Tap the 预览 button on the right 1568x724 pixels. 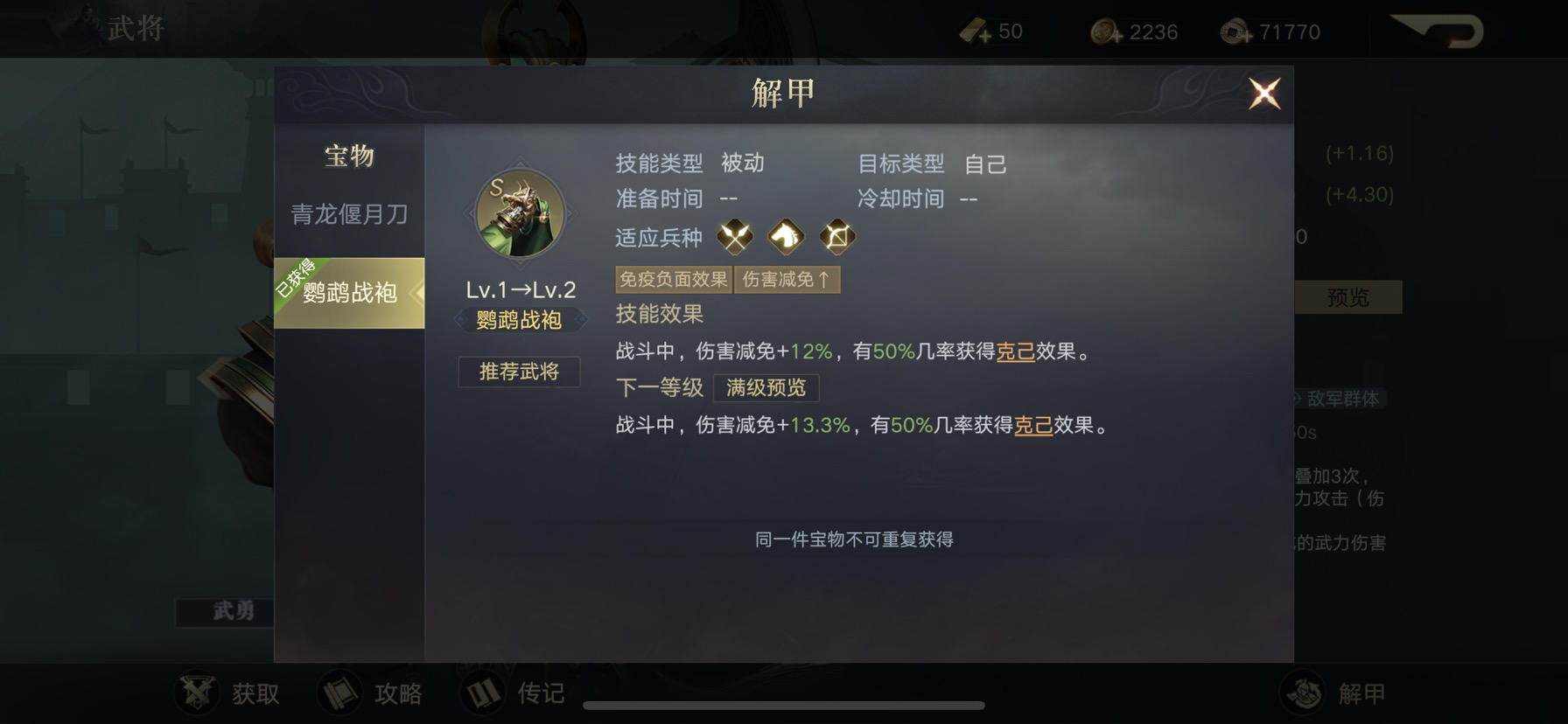1347,297
